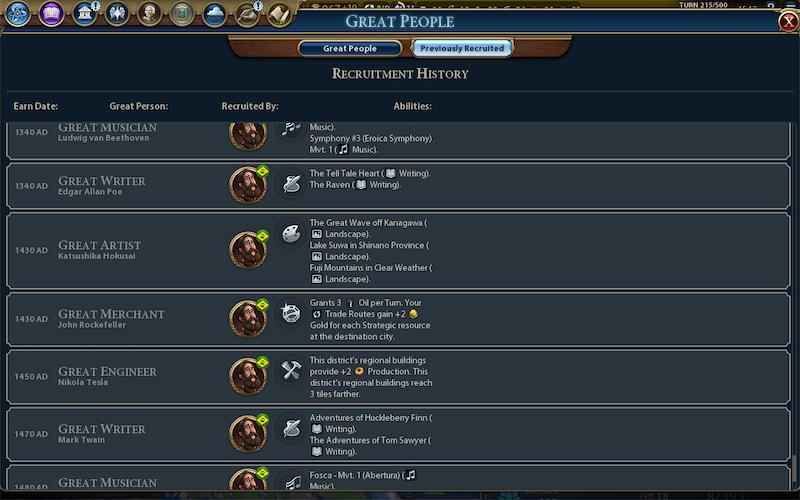Open the government building icon
The width and height of the screenshot is (800, 500).
[85, 14]
